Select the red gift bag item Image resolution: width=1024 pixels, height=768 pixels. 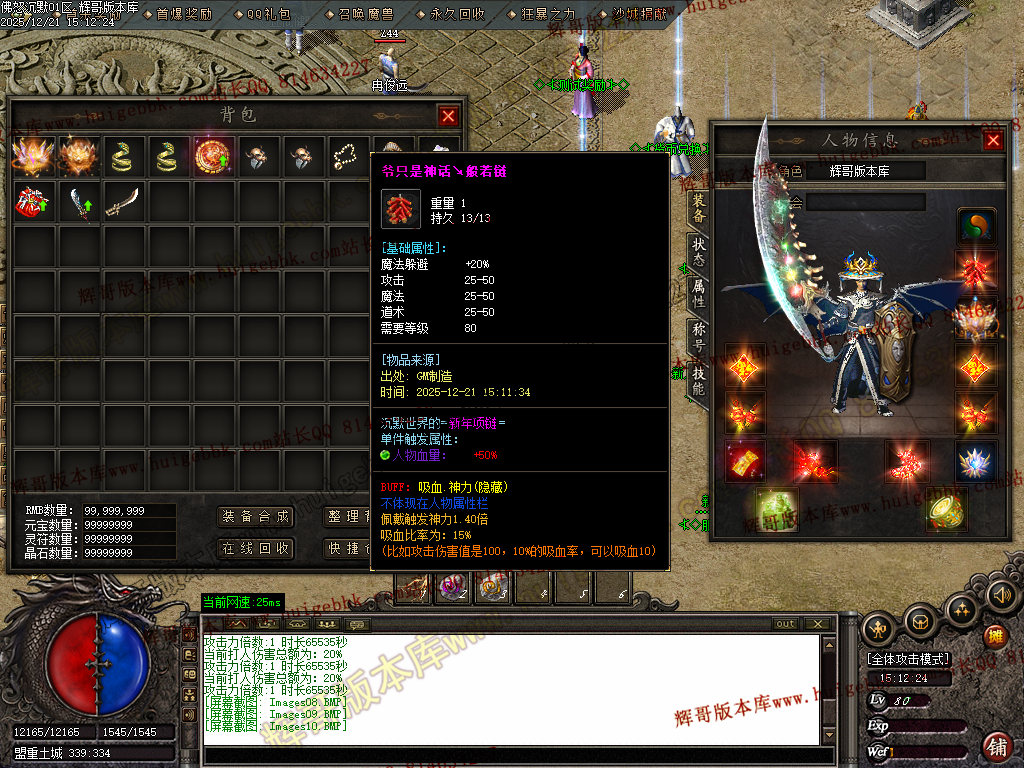[x=30, y=201]
